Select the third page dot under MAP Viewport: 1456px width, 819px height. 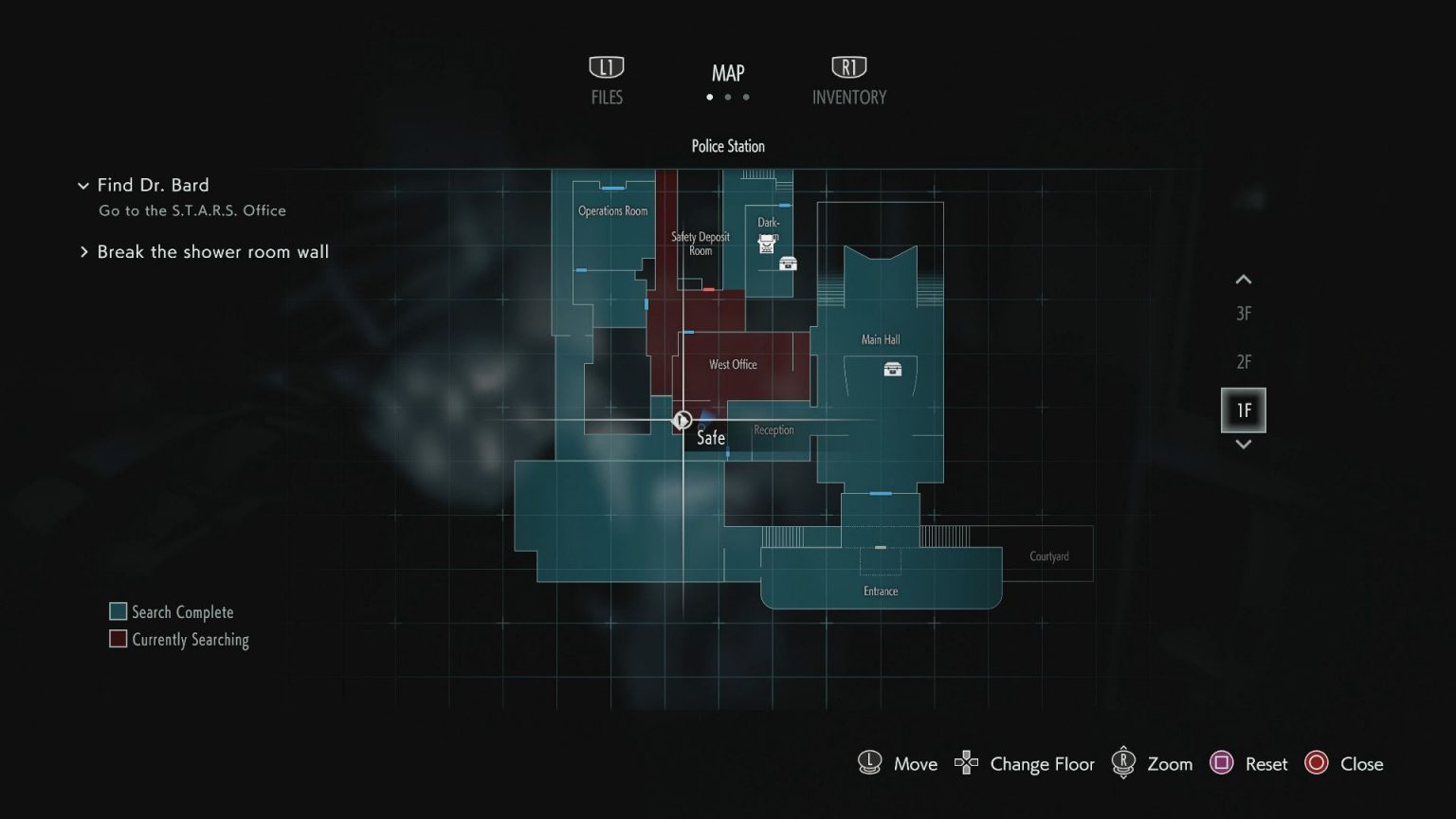click(746, 97)
